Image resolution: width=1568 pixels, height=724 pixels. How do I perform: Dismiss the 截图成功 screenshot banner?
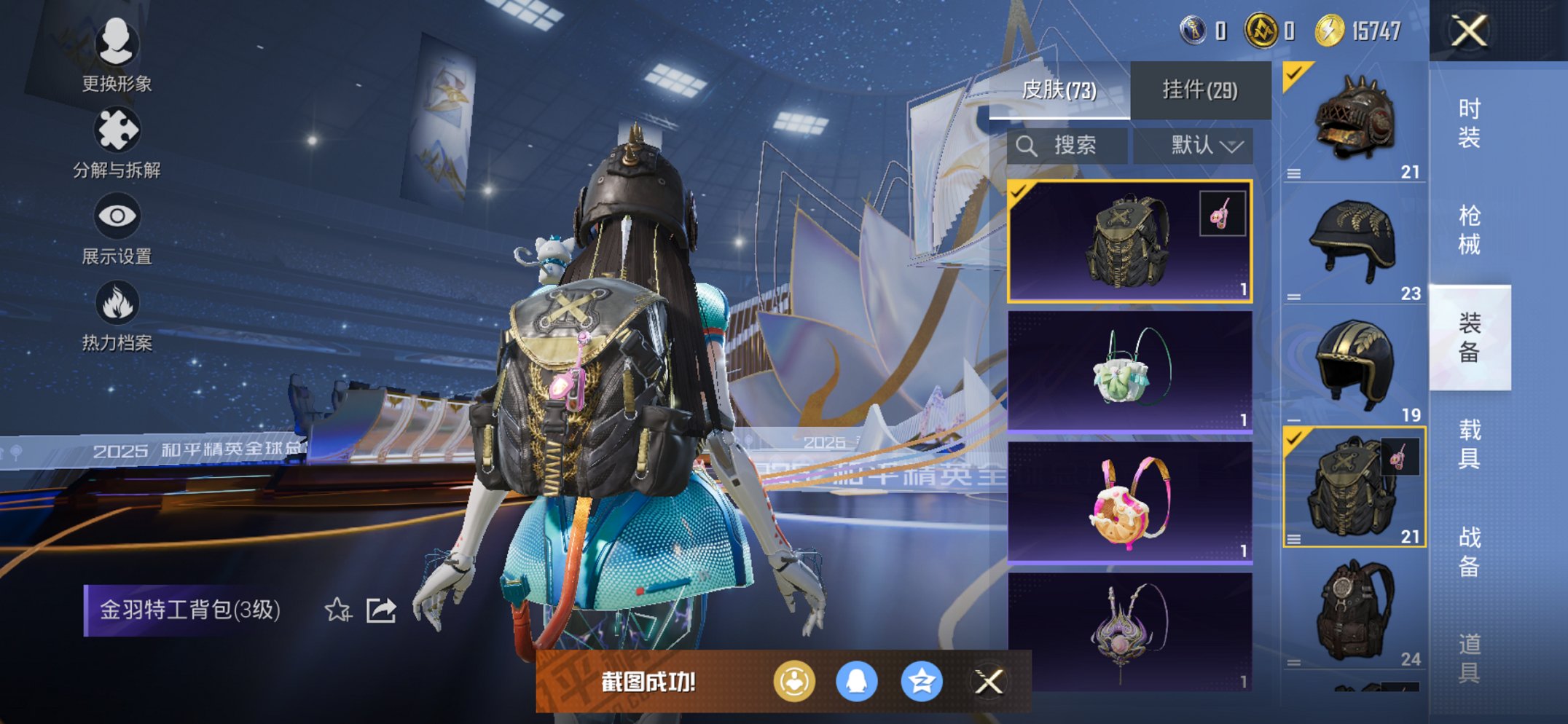(989, 682)
